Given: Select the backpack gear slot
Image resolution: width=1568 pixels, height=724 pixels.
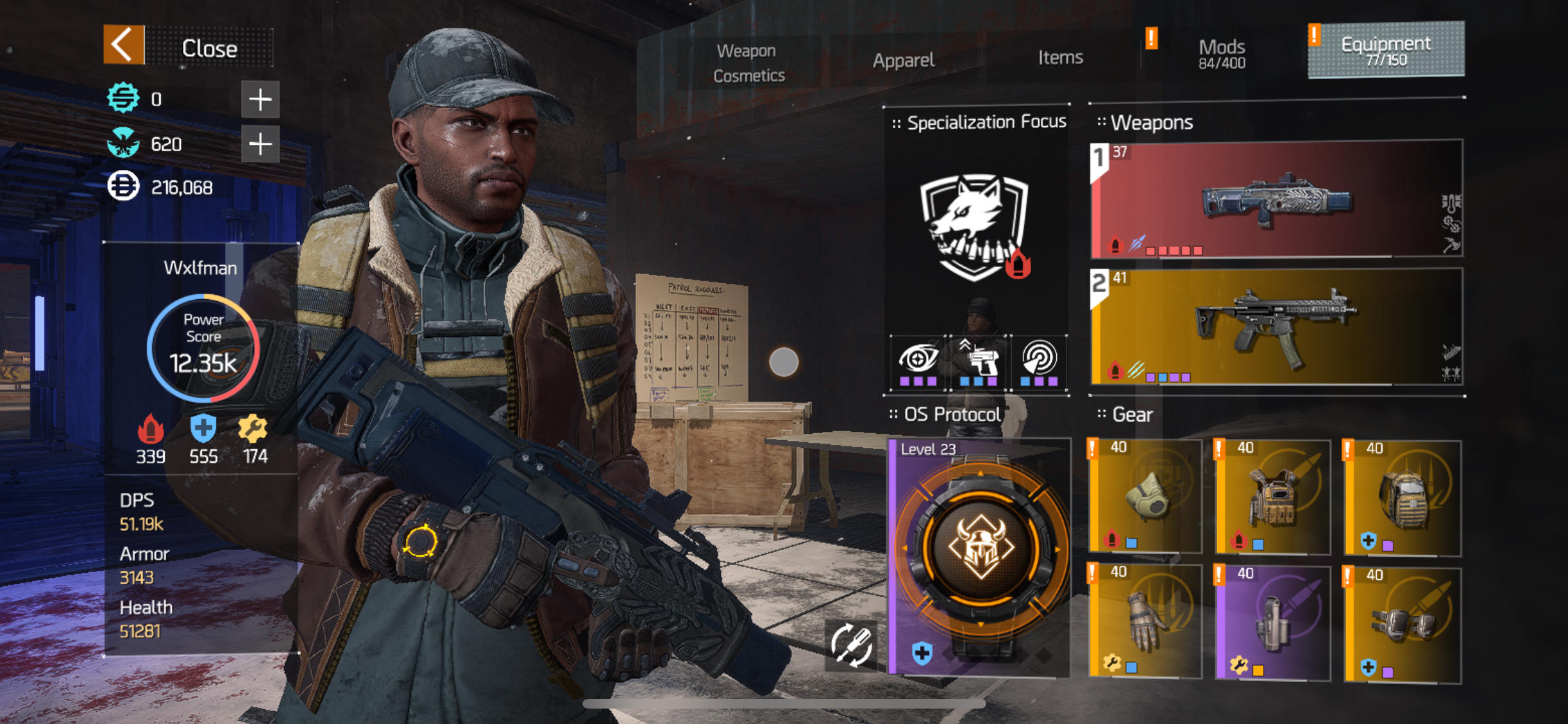Looking at the screenshot, I should pyautogui.click(x=1403, y=497).
